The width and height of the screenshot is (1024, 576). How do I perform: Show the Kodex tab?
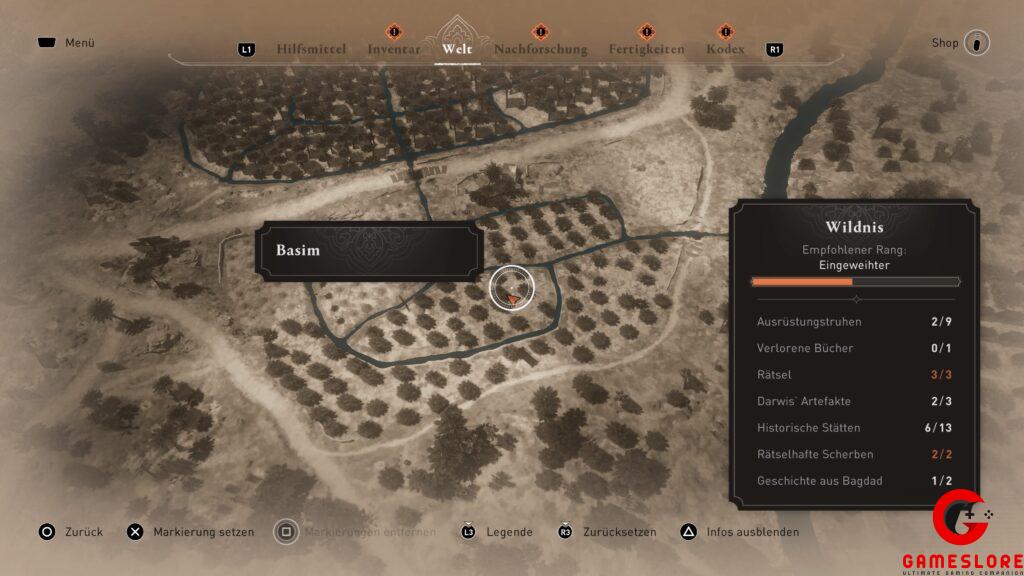click(x=725, y=49)
